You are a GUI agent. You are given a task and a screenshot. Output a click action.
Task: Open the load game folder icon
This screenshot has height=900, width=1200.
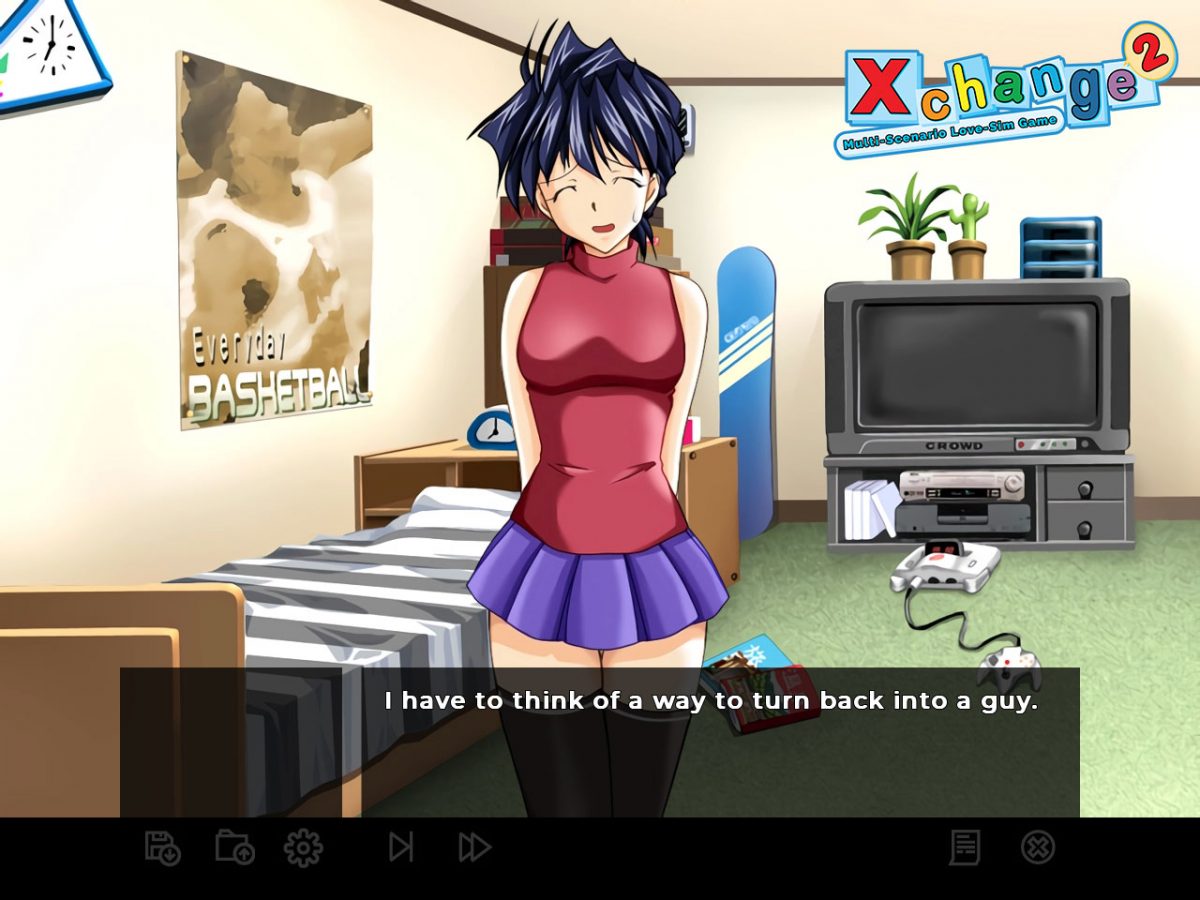tap(235, 848)
